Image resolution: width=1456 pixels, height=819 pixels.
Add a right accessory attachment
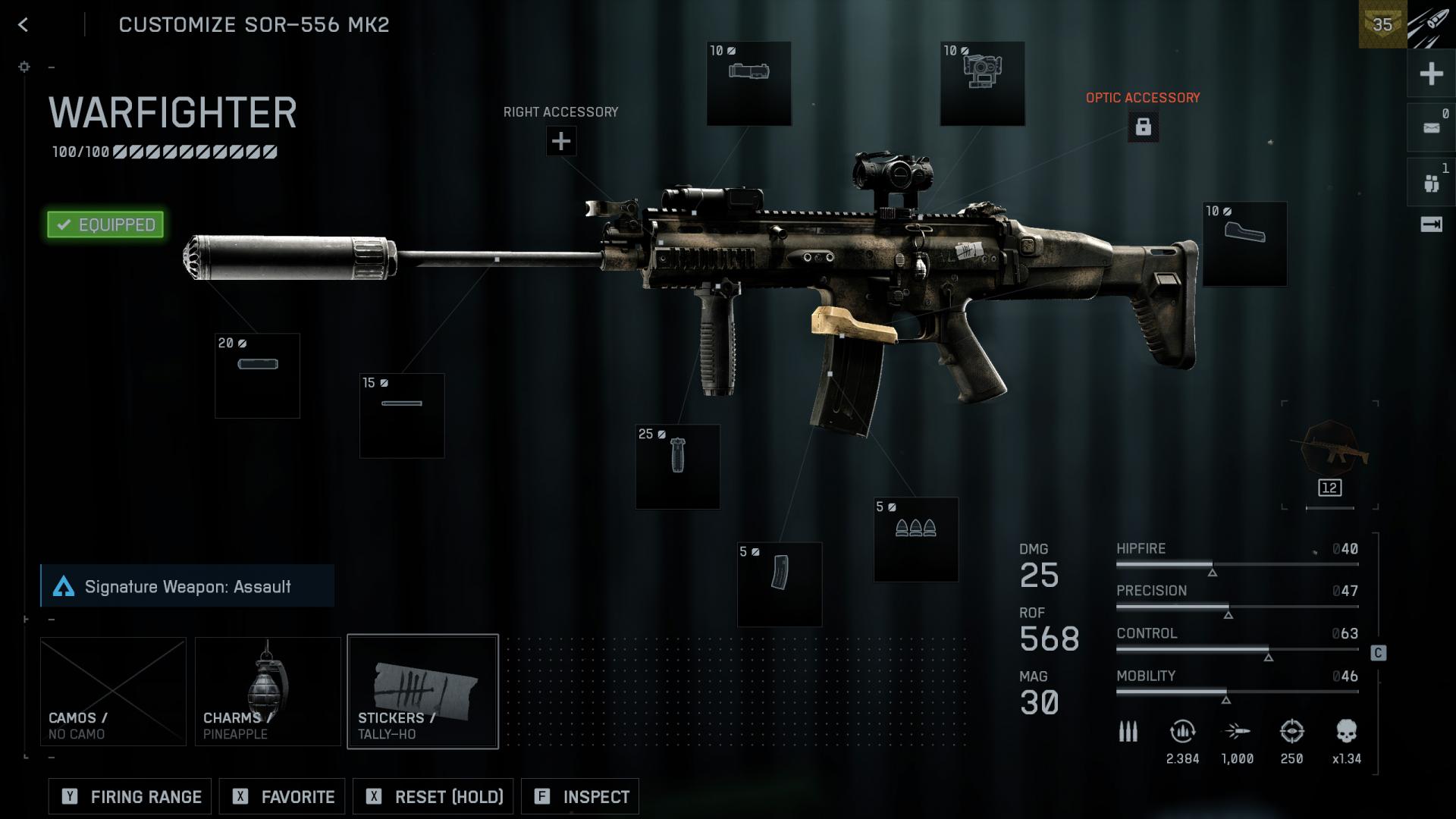coord(561,141)
